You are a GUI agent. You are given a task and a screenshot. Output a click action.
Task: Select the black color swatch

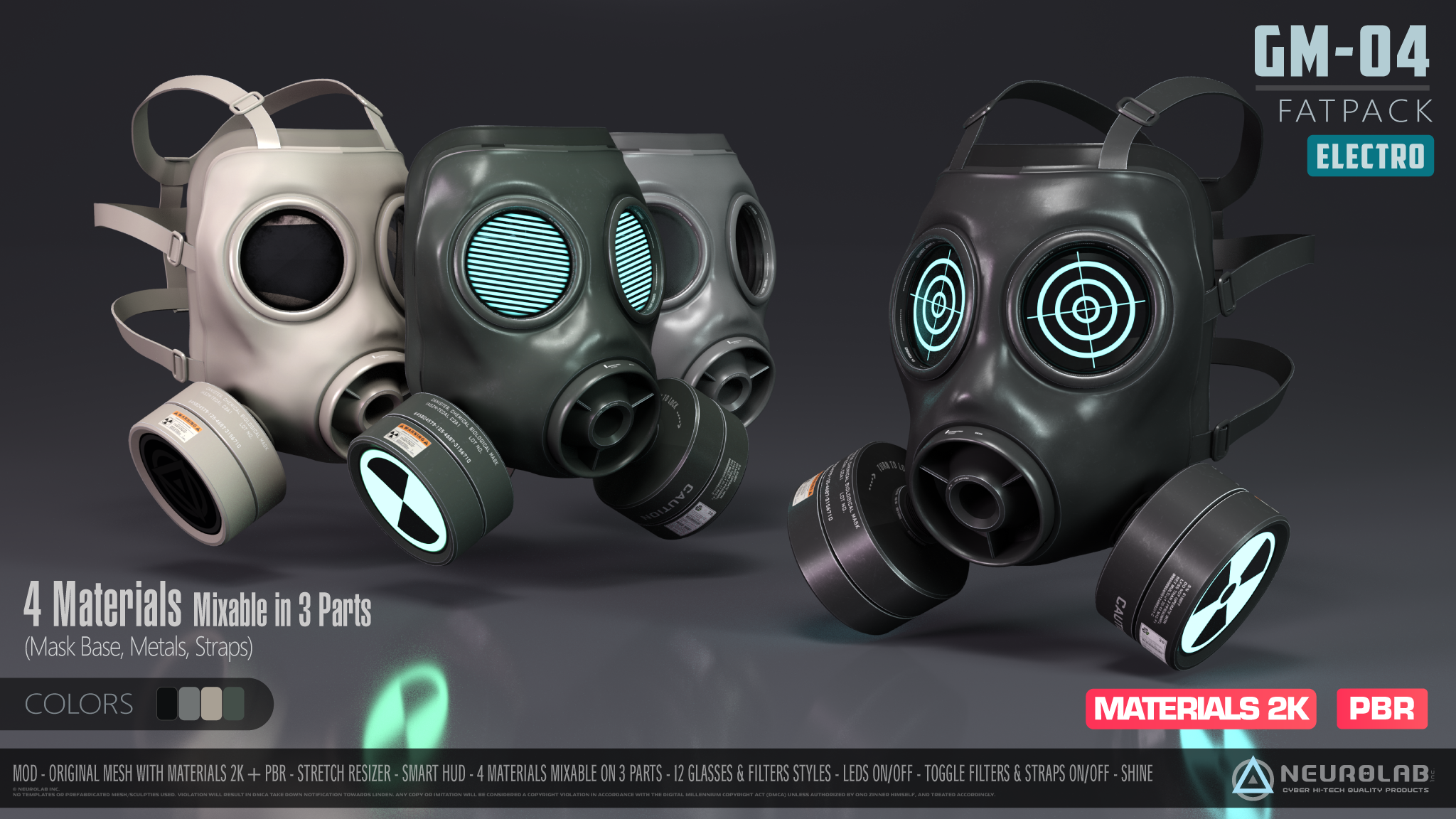tap(167, 704)
